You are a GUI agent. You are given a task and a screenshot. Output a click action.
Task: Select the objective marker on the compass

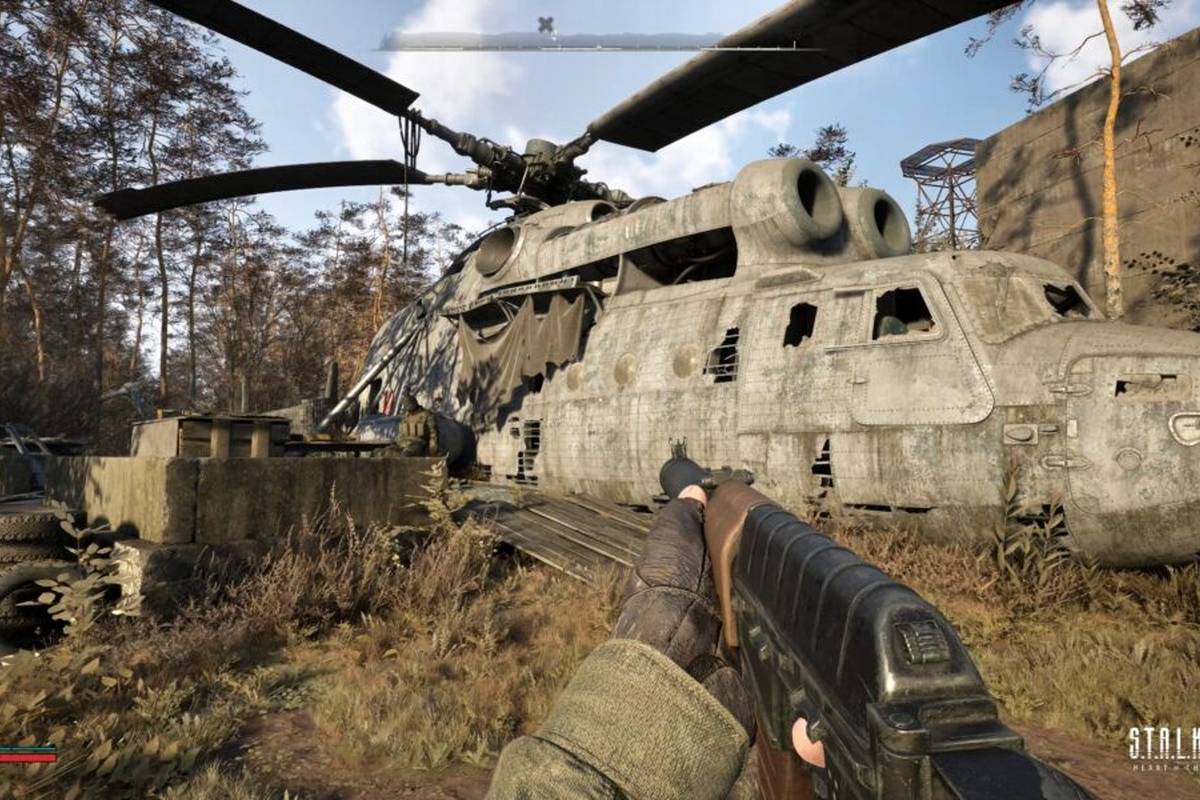coord(545,24)
